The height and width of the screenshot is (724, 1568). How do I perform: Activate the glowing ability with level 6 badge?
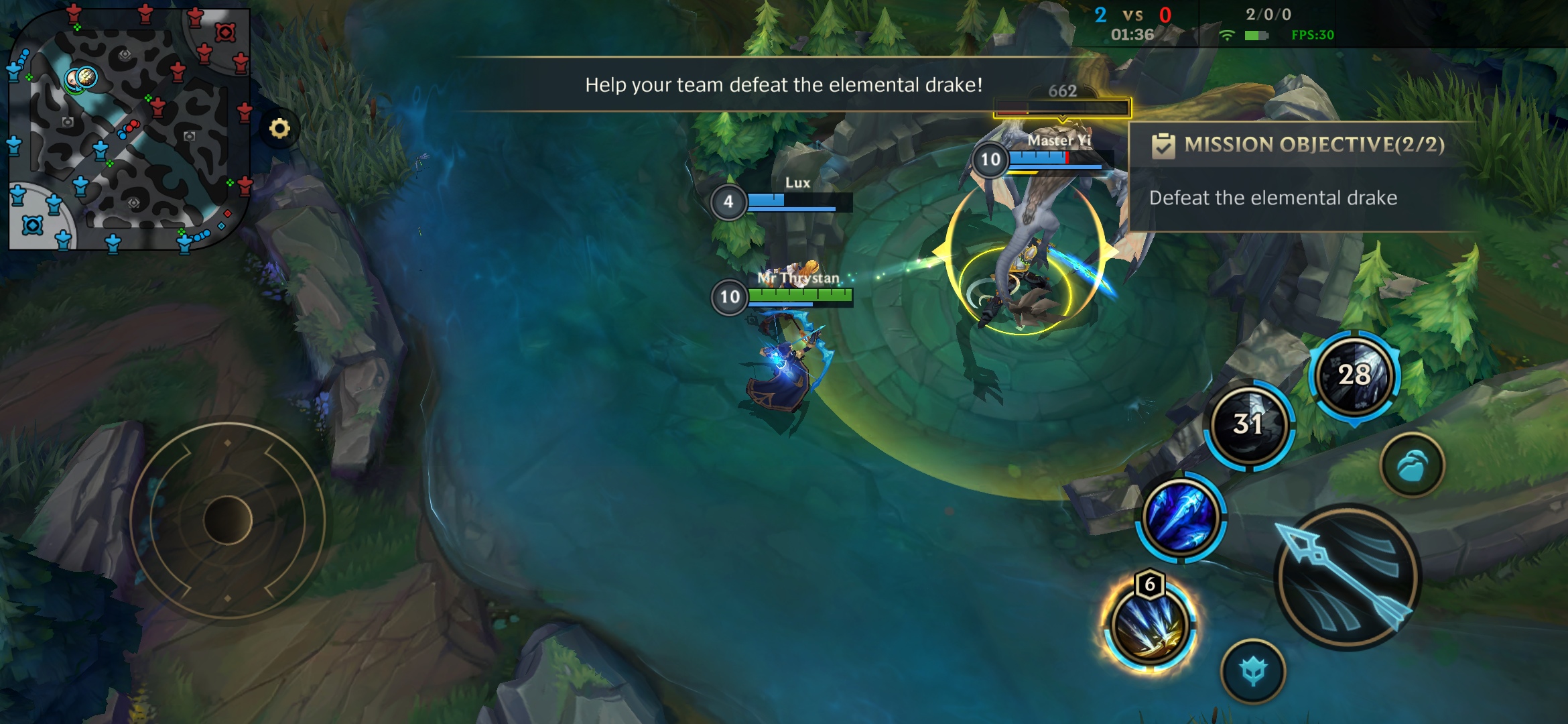coord(1150,626)
